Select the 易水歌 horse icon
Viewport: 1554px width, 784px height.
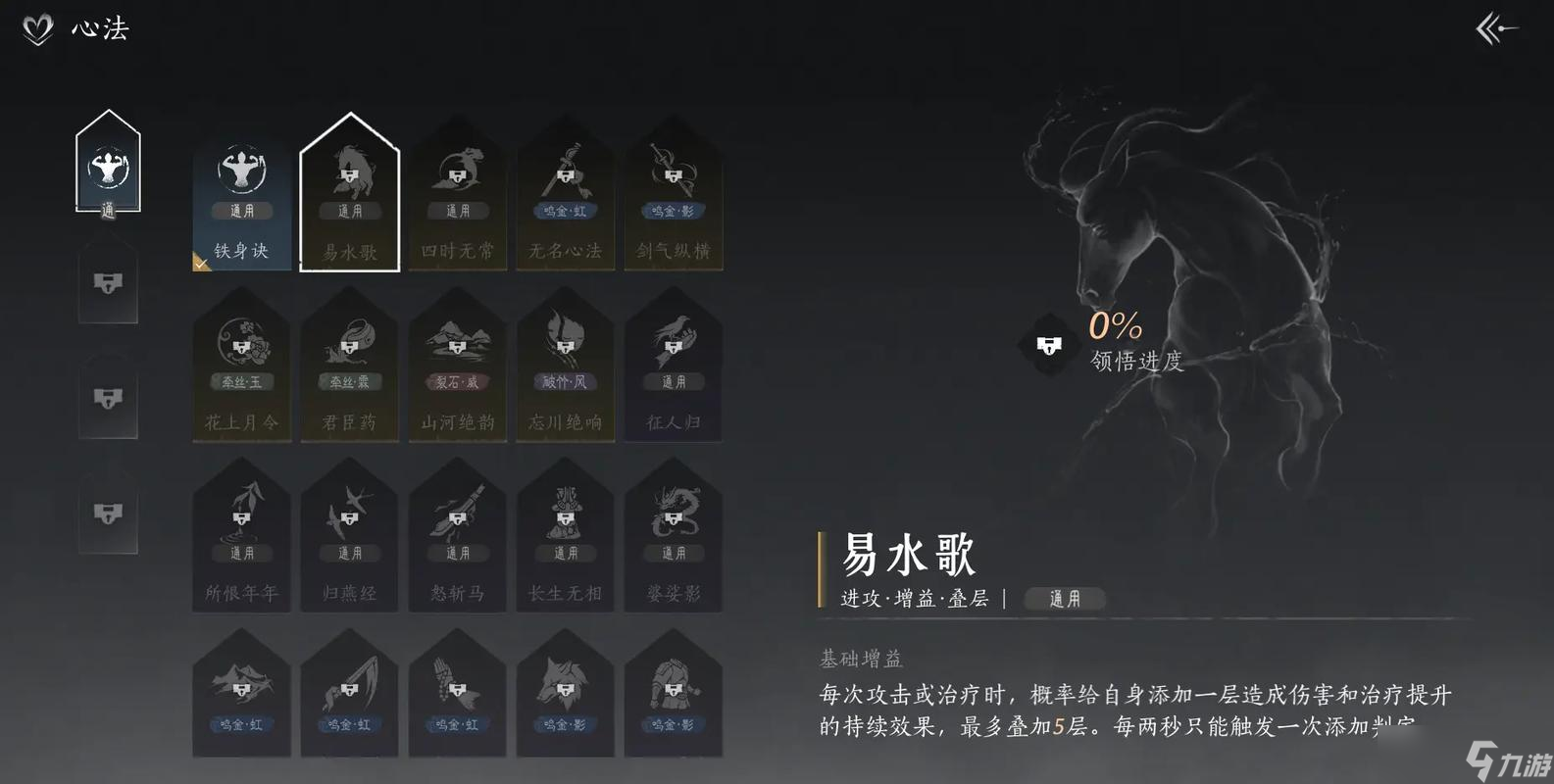(x=349, y=171)
